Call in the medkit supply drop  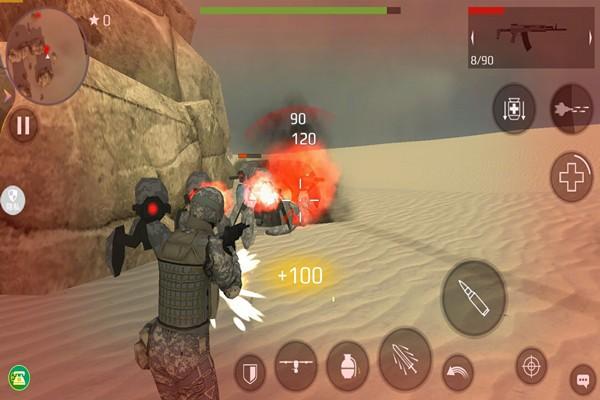coord(514,109)
